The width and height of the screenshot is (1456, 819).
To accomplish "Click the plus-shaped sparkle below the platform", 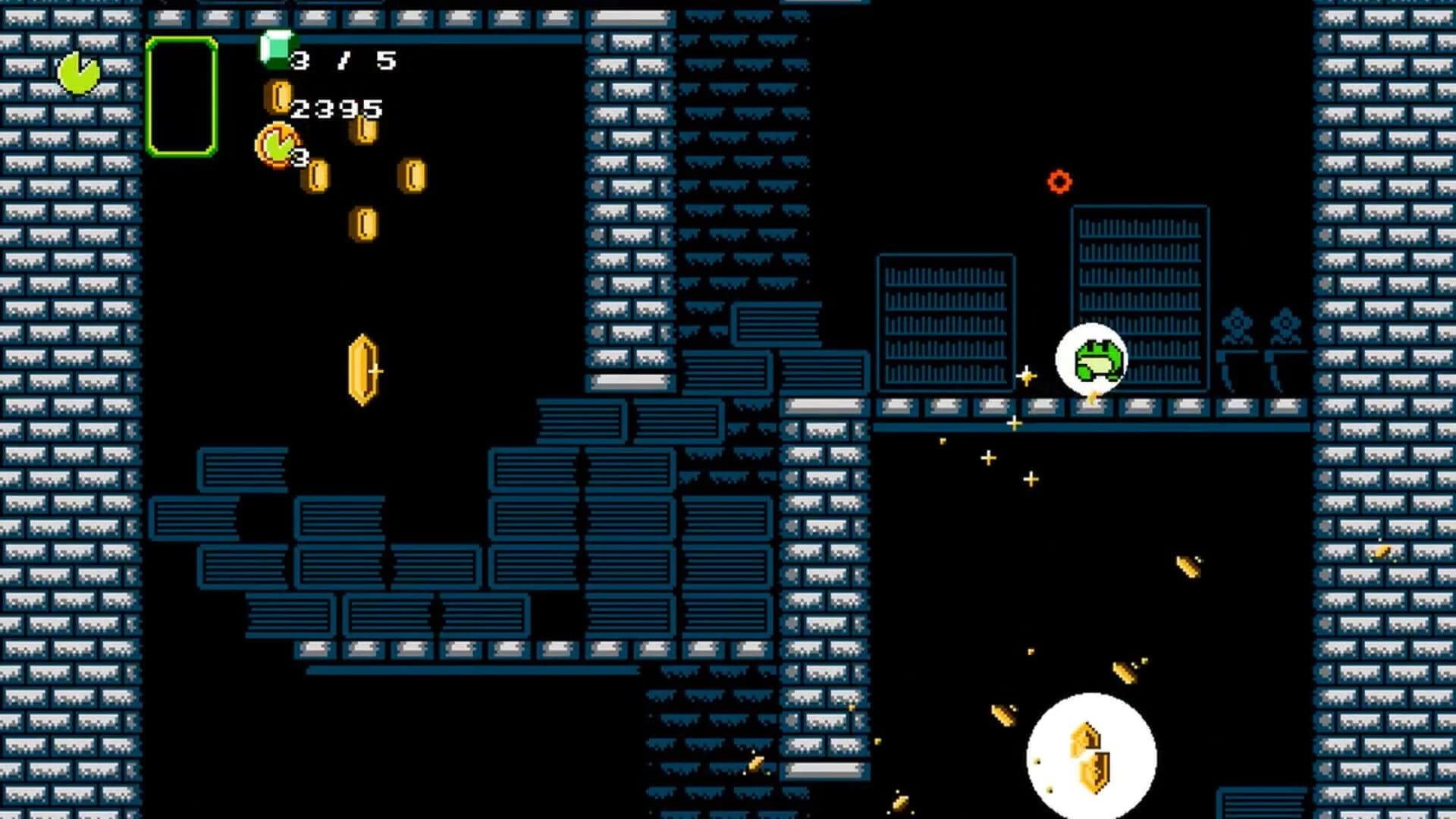I will [x=988, y=457].
